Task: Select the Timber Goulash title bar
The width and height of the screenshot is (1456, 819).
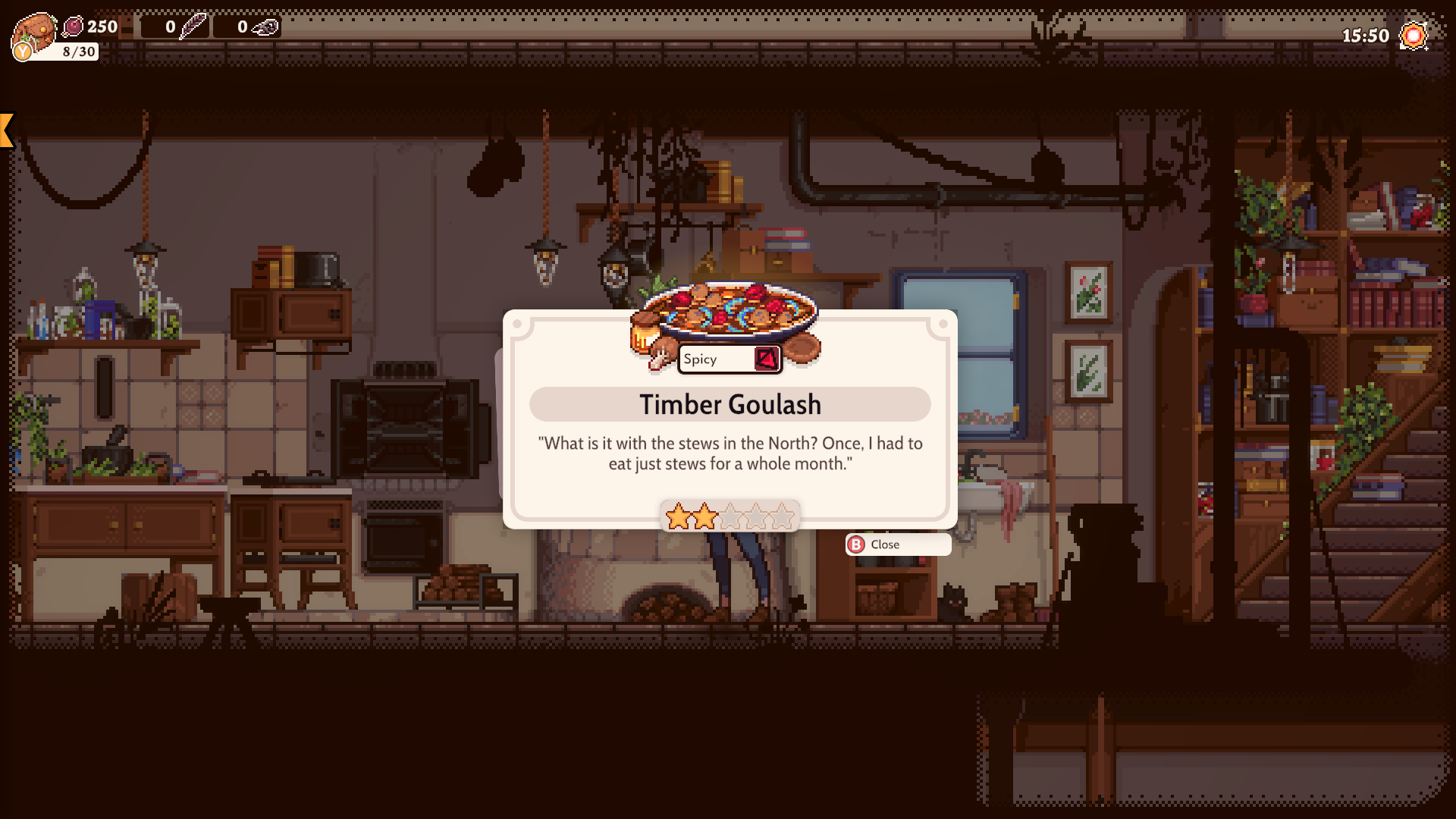Action: 729,404
